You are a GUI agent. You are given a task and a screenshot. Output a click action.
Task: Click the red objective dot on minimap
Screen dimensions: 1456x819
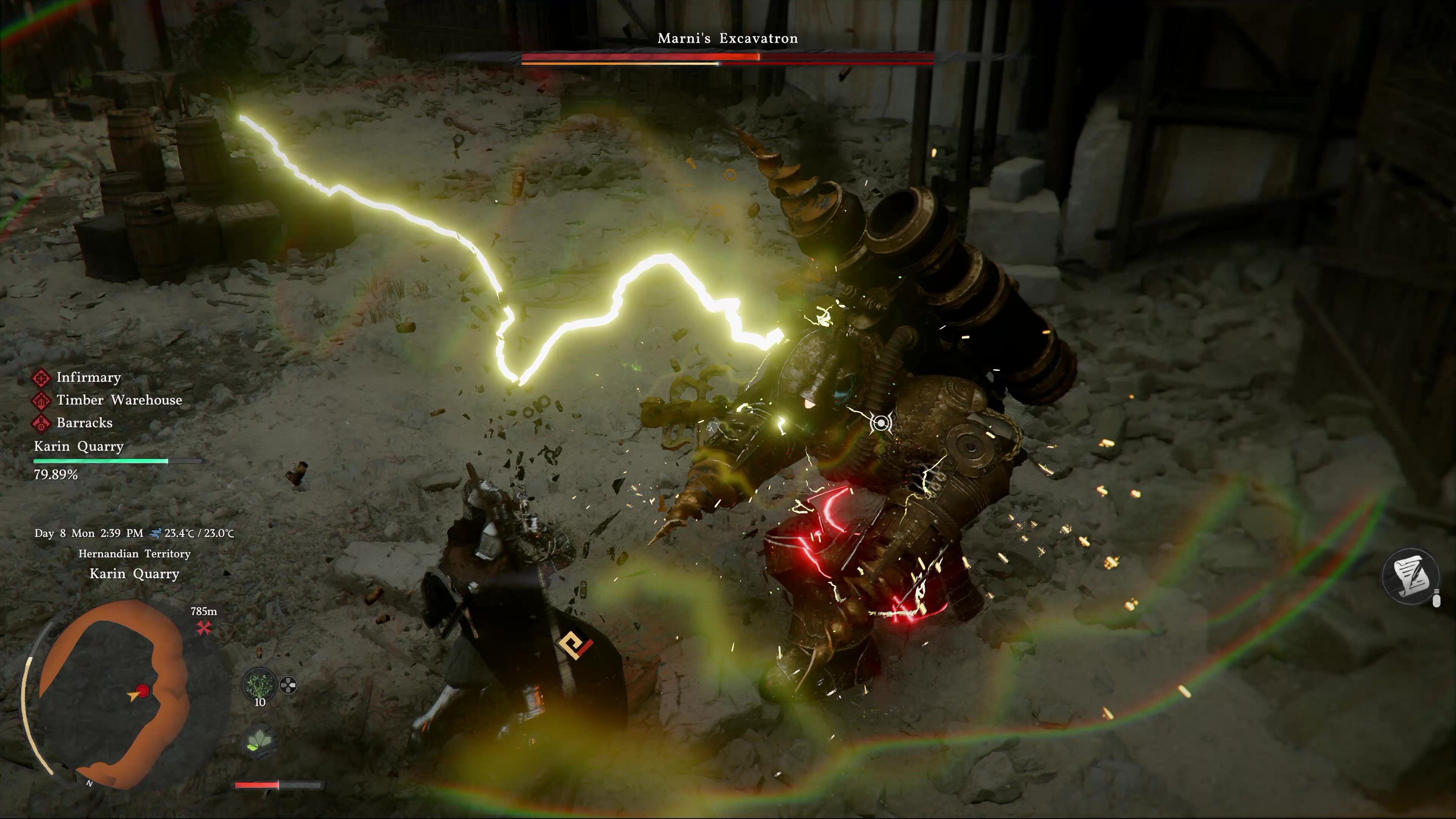click(143, 691)
